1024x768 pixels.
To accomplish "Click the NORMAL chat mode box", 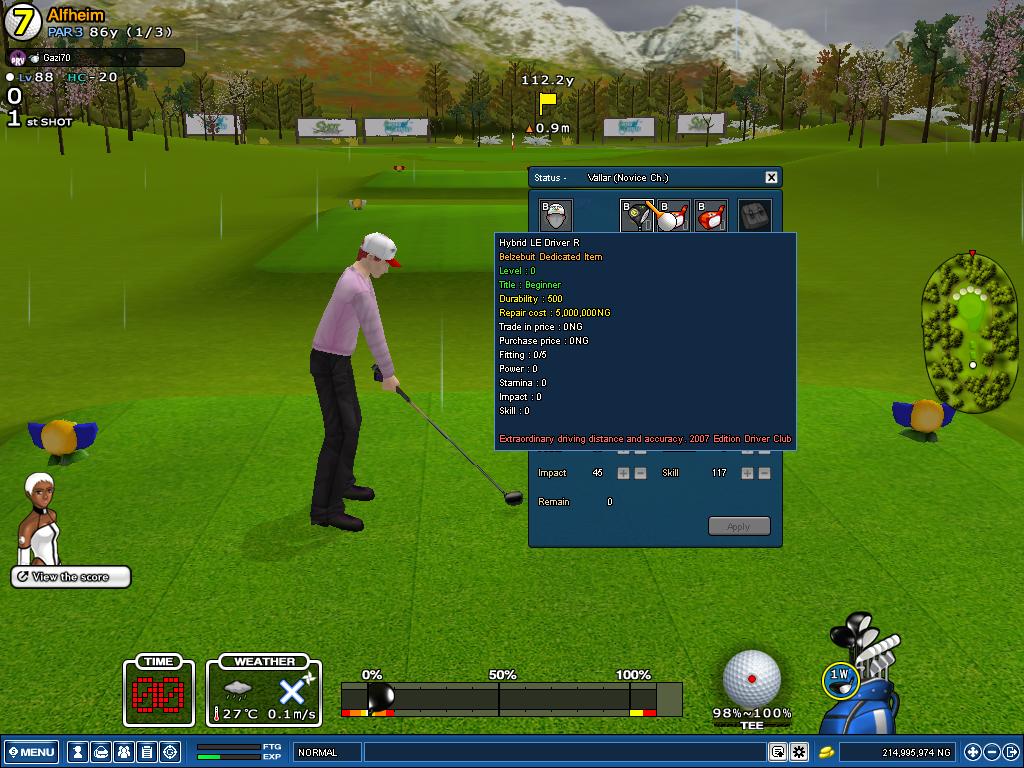I will 327,752.
